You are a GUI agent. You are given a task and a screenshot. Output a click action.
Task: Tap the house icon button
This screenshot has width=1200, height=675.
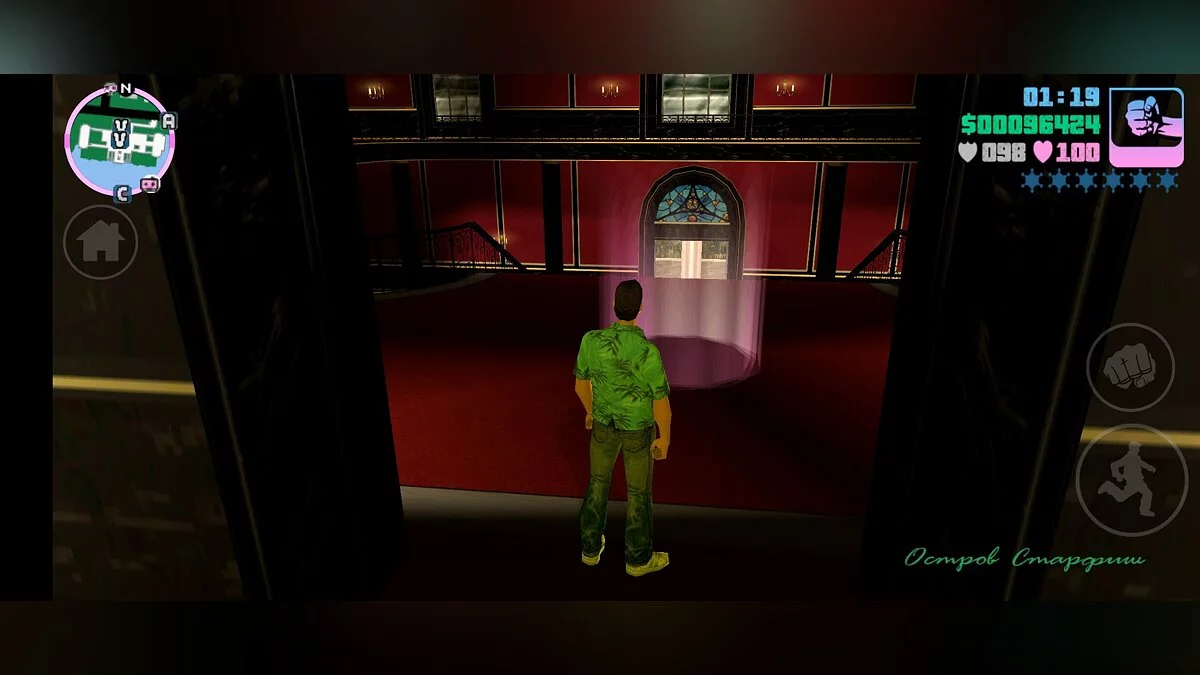point(101,242)
